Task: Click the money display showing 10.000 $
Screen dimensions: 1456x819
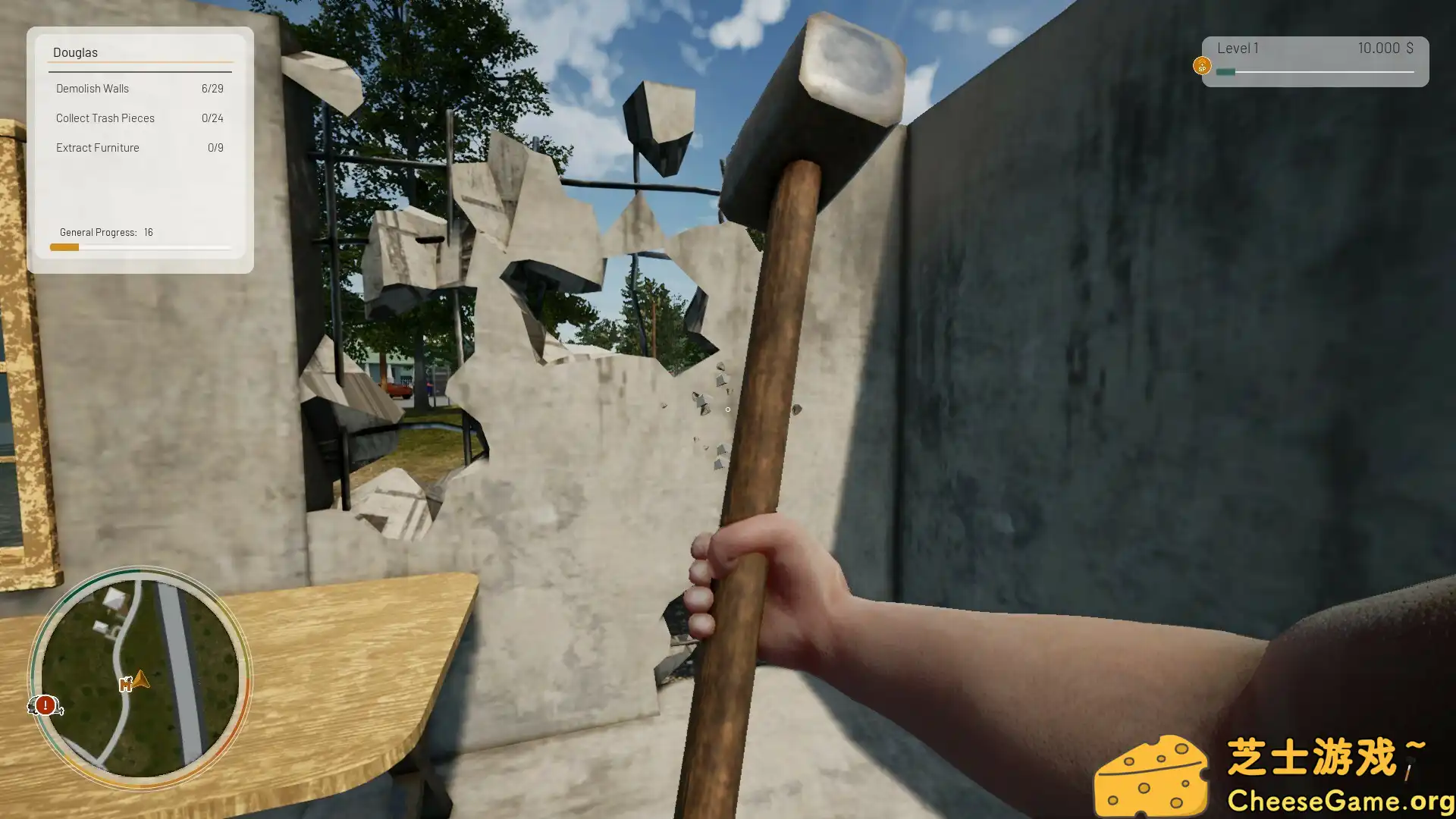Action: (1385, 47)
